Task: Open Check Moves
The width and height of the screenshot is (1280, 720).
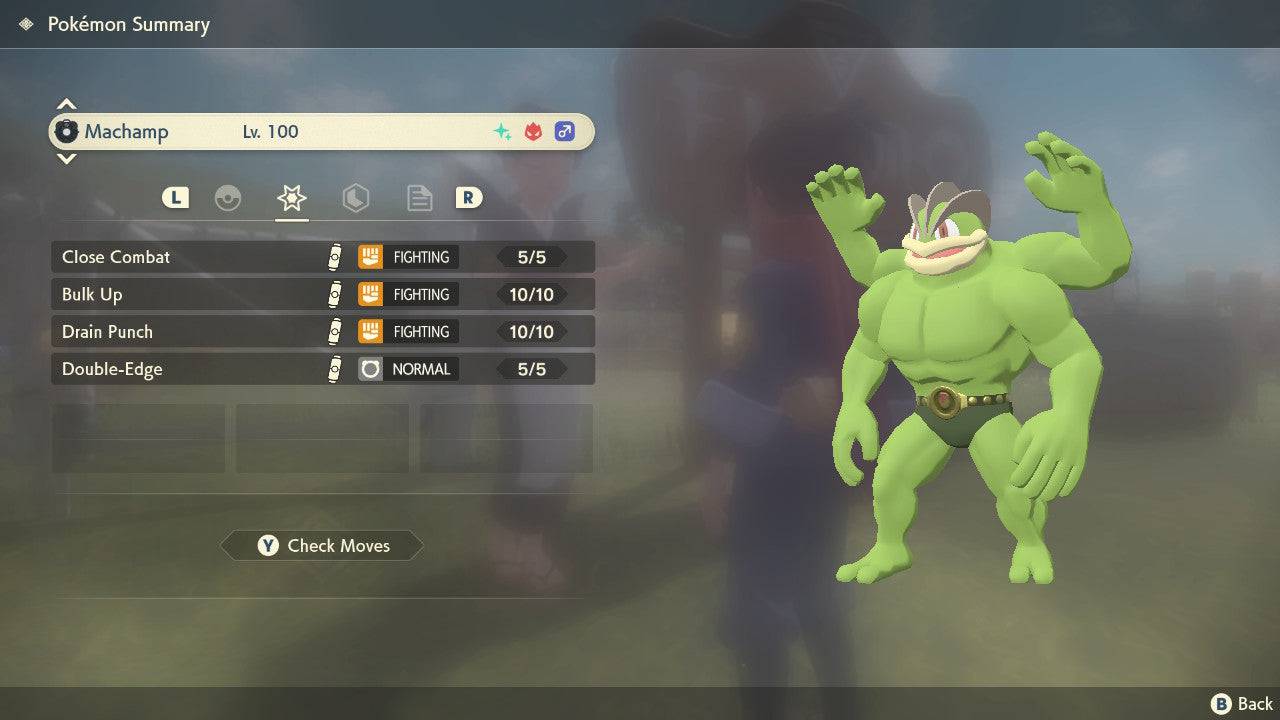Action: click(x=322, y=545)
